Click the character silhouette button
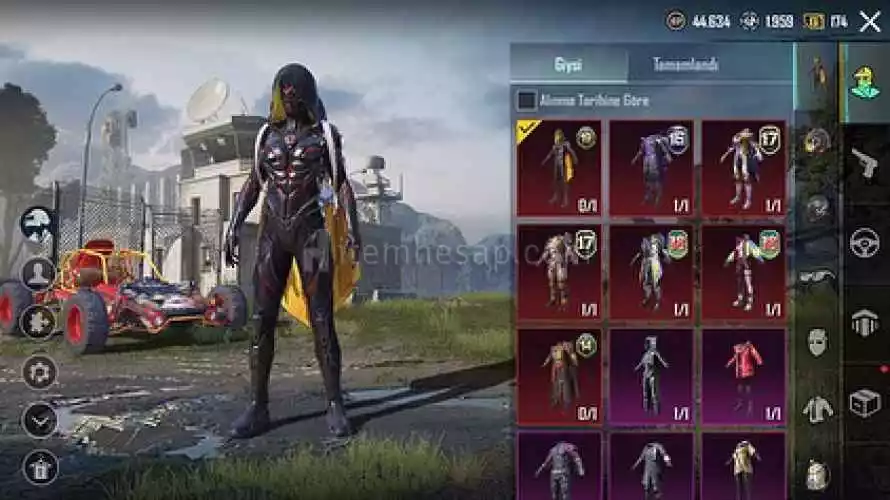The width and height of the screenshot is (890, 500). (x=40, y=272)
